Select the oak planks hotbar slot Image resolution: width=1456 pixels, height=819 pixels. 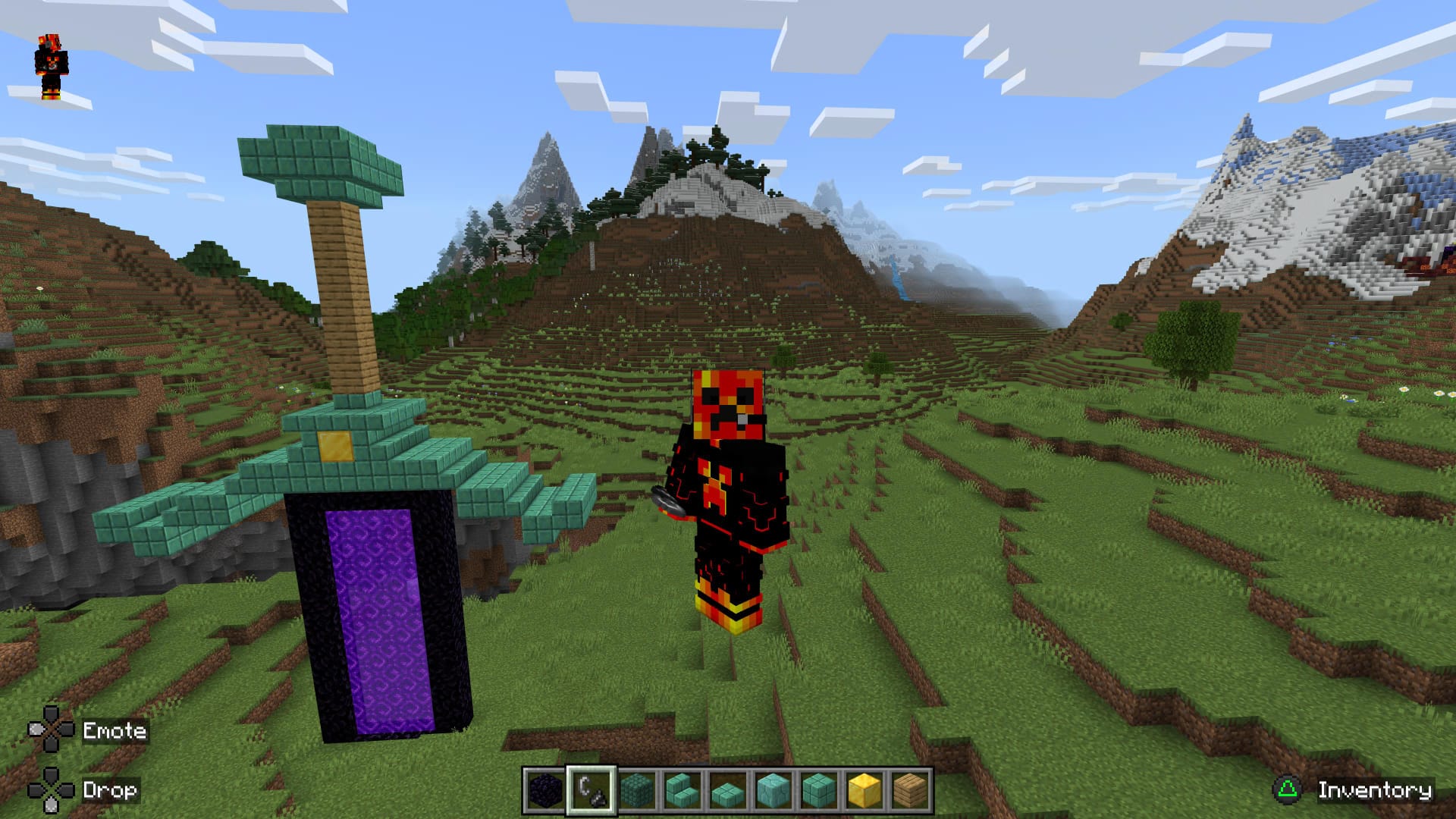(x=909, y=791)
